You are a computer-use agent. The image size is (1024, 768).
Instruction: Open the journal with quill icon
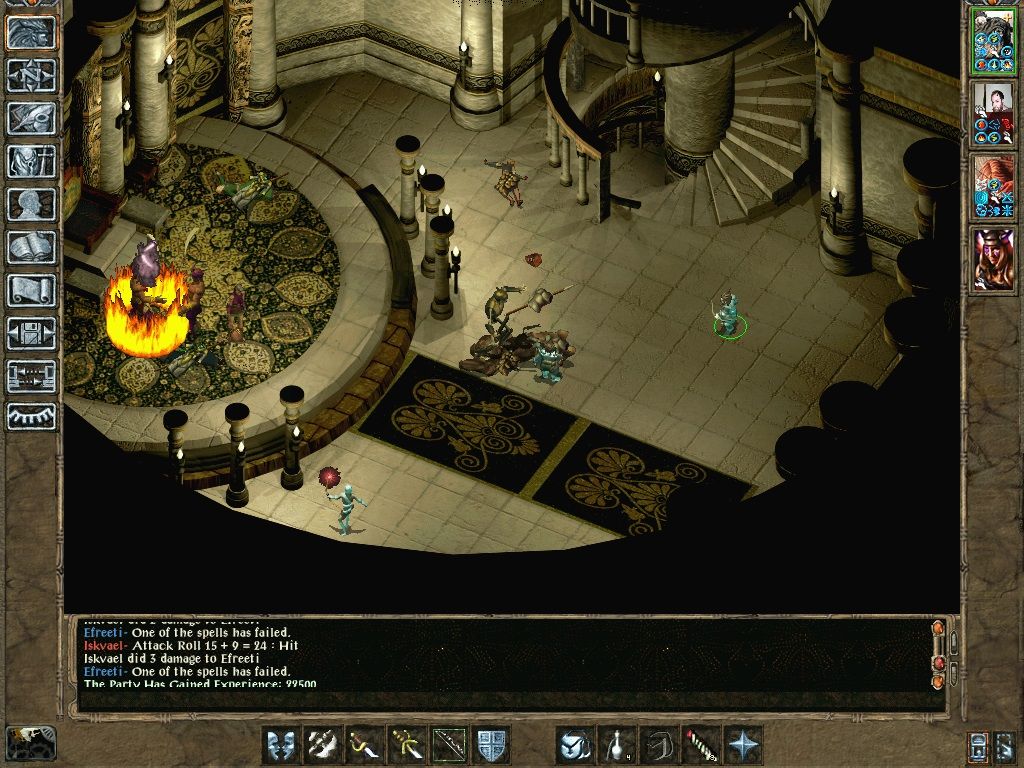(32, 118)
